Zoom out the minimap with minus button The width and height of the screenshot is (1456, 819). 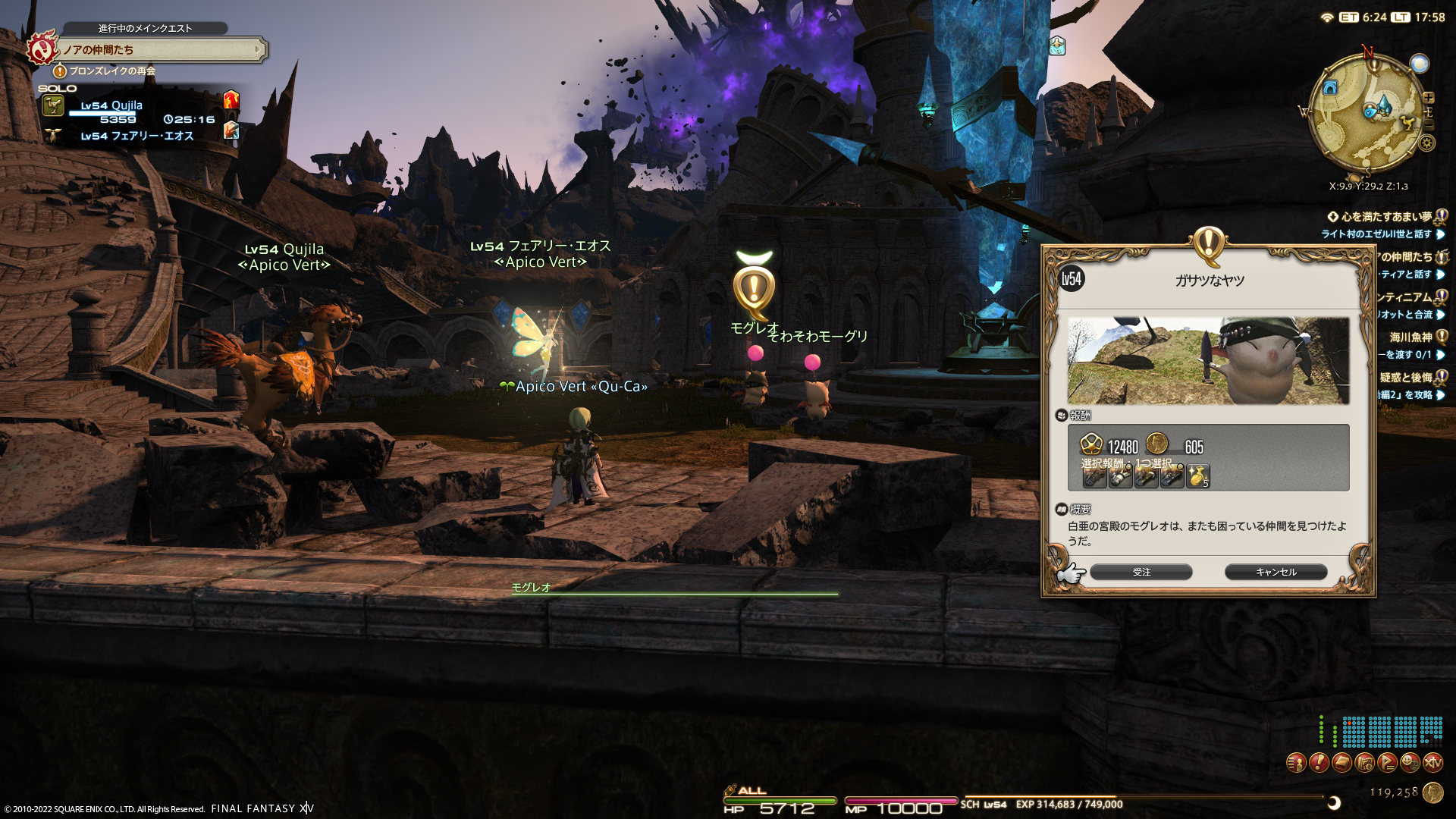pyautogui.click(x=1429, y=124)
